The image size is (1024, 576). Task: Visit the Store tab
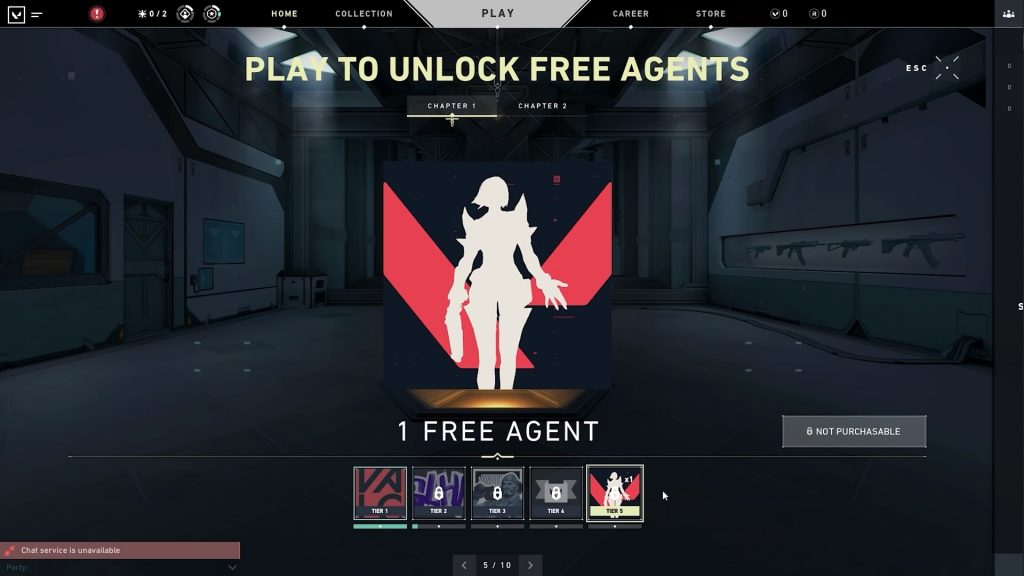tap(711, 14)
